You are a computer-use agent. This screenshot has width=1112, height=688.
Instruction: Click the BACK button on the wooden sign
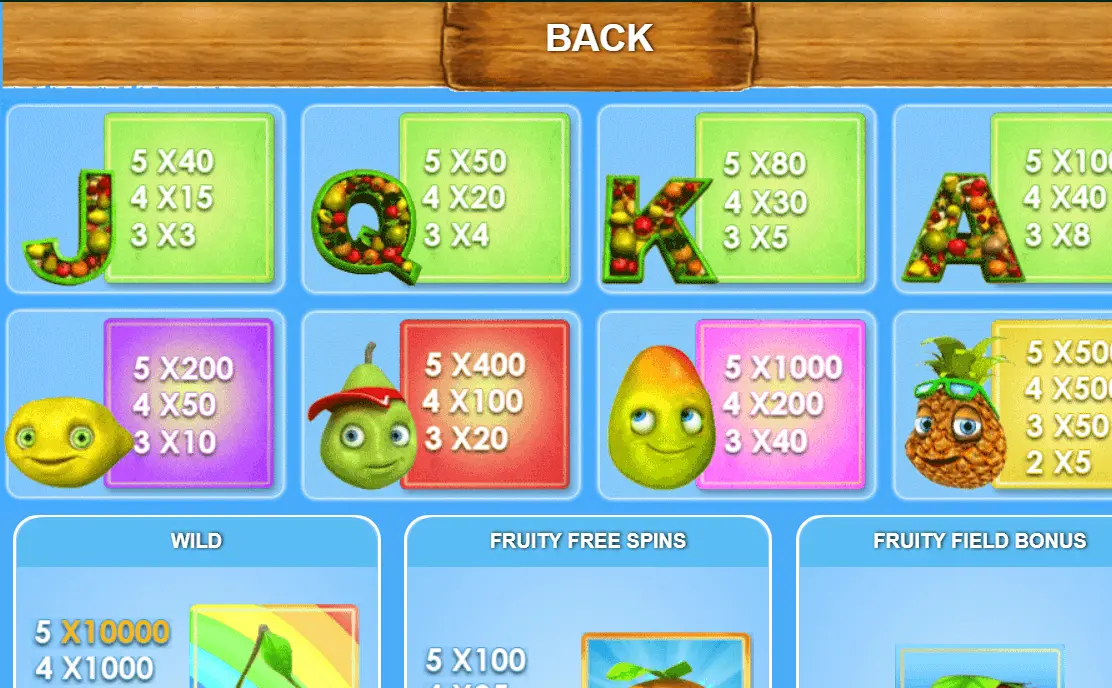(599, 40)
